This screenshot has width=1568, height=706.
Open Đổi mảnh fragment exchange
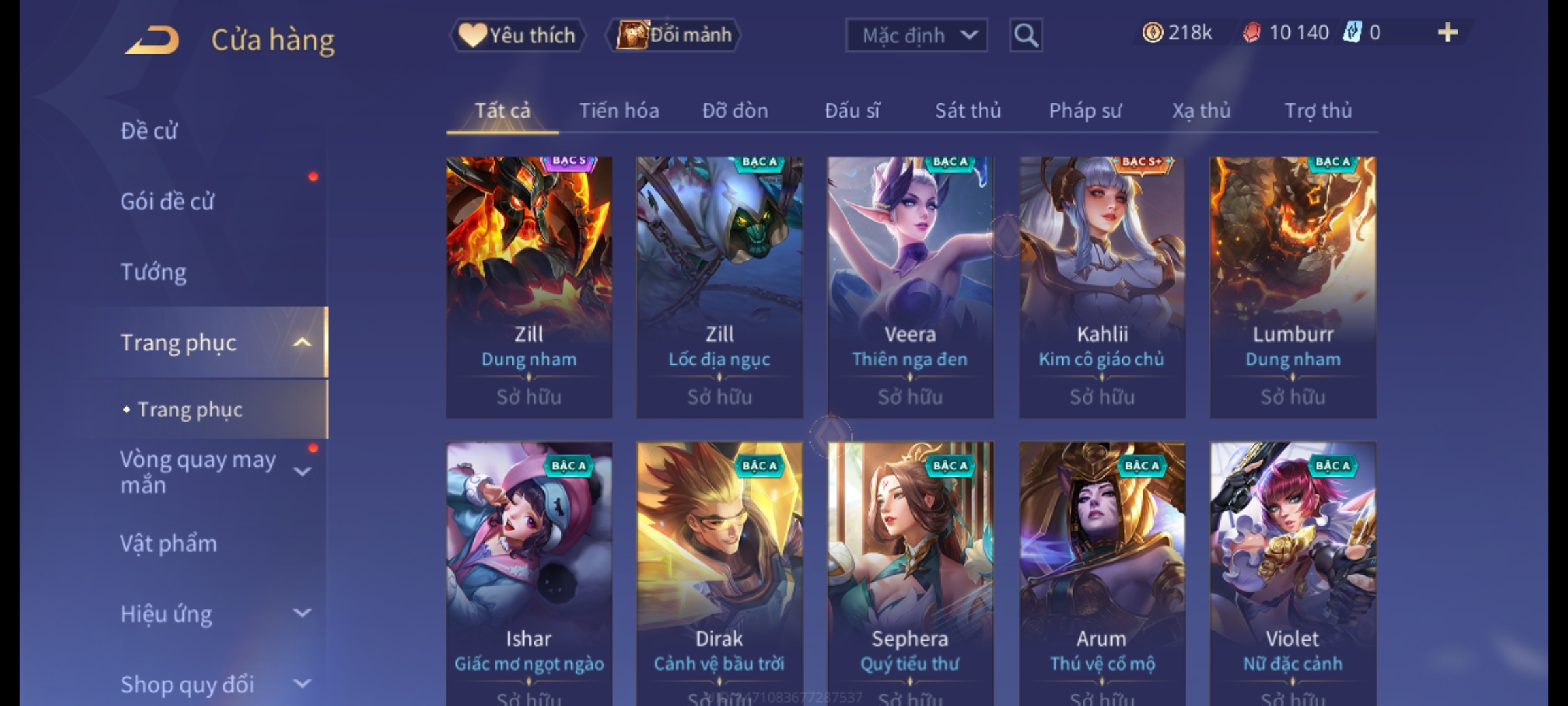click(x=674, y=35)
